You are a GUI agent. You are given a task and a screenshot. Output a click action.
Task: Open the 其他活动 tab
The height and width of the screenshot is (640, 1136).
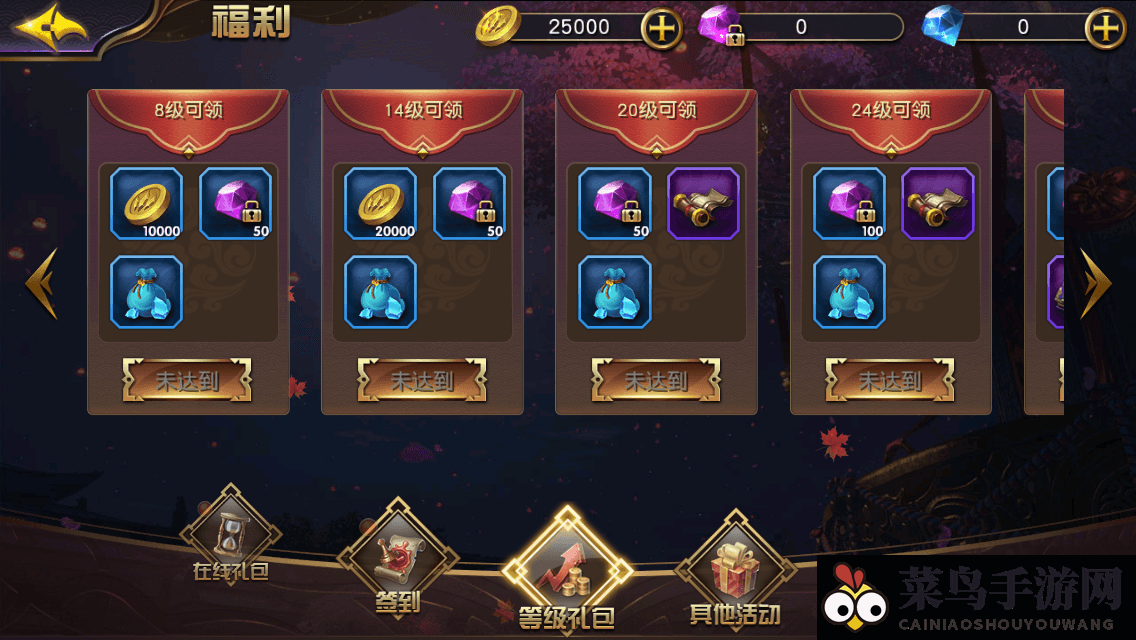click(x=735, y=573)
